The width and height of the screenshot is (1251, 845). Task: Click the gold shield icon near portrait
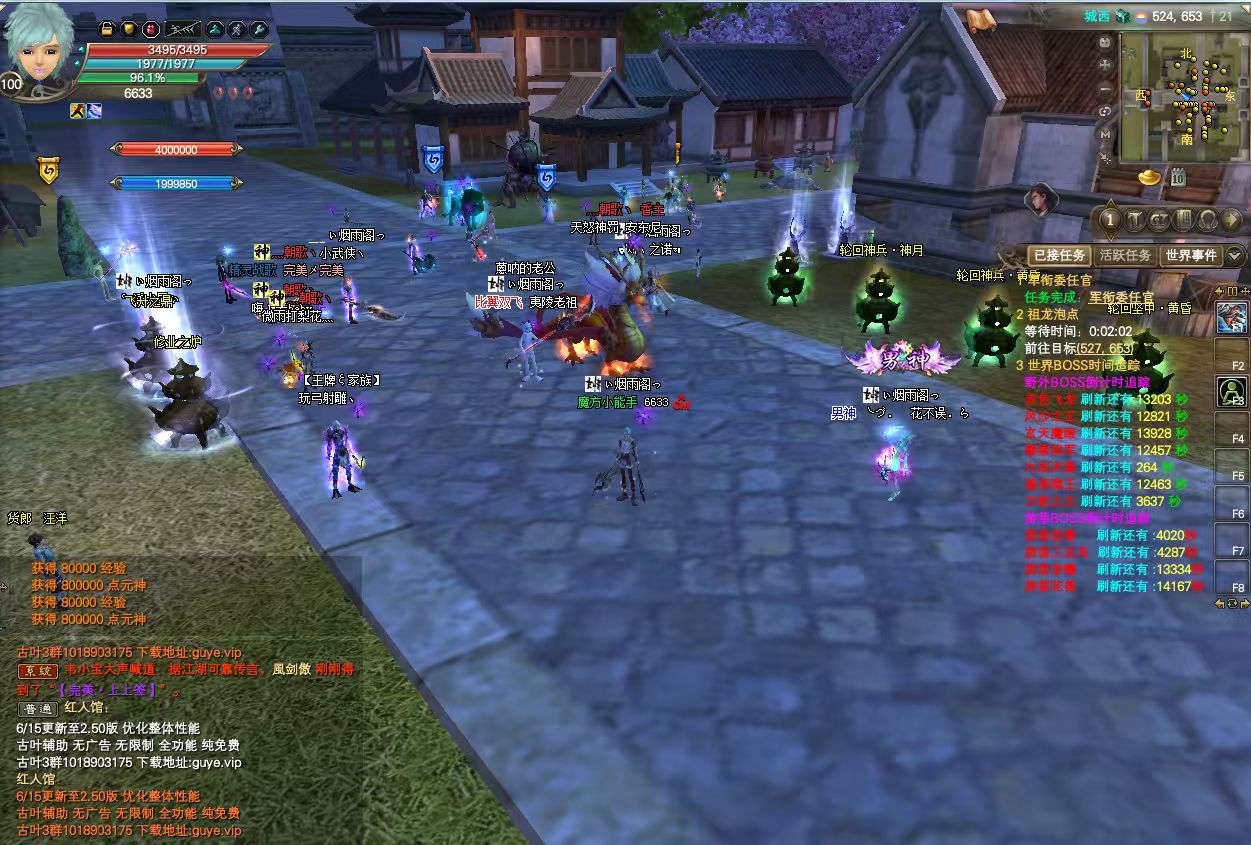click(x=129, y=30)
